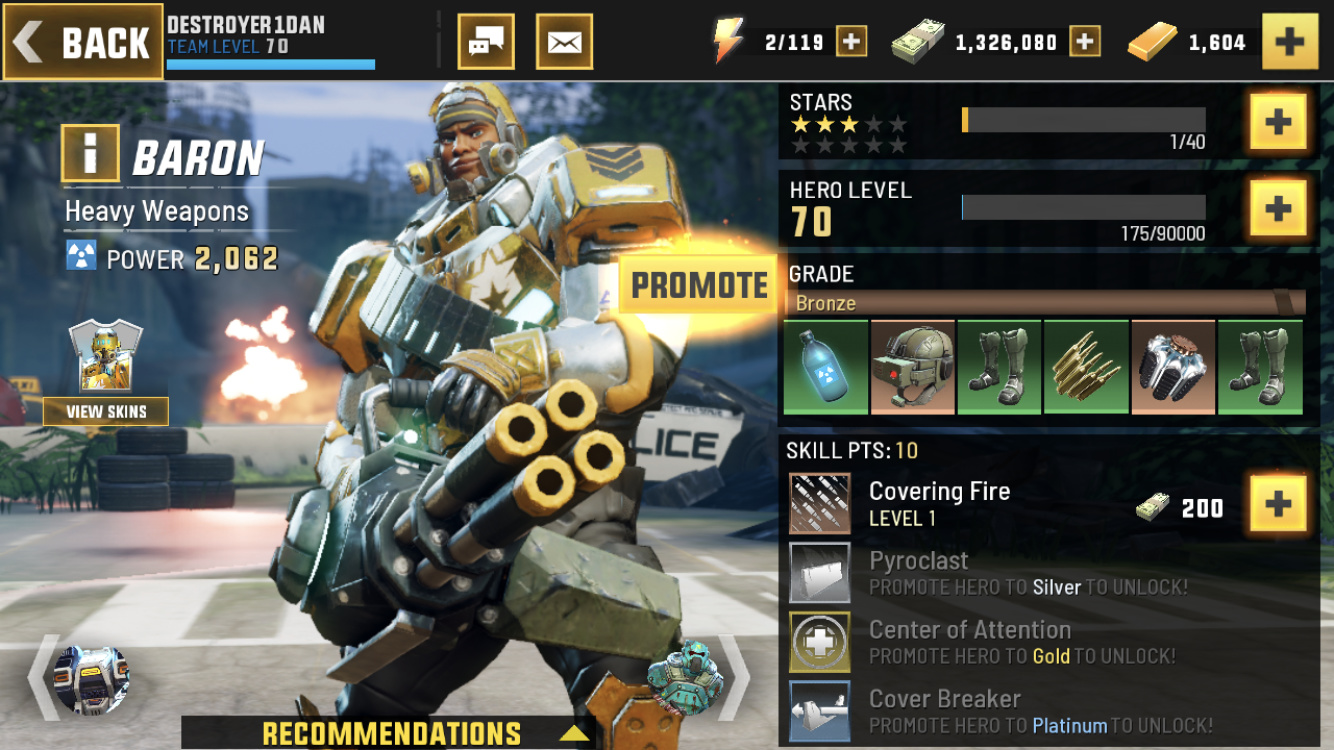Image resolution: width=1334 pixels, height=750 pixels.
Task: Open the mail envelope inbox
Action: [564, 42]
